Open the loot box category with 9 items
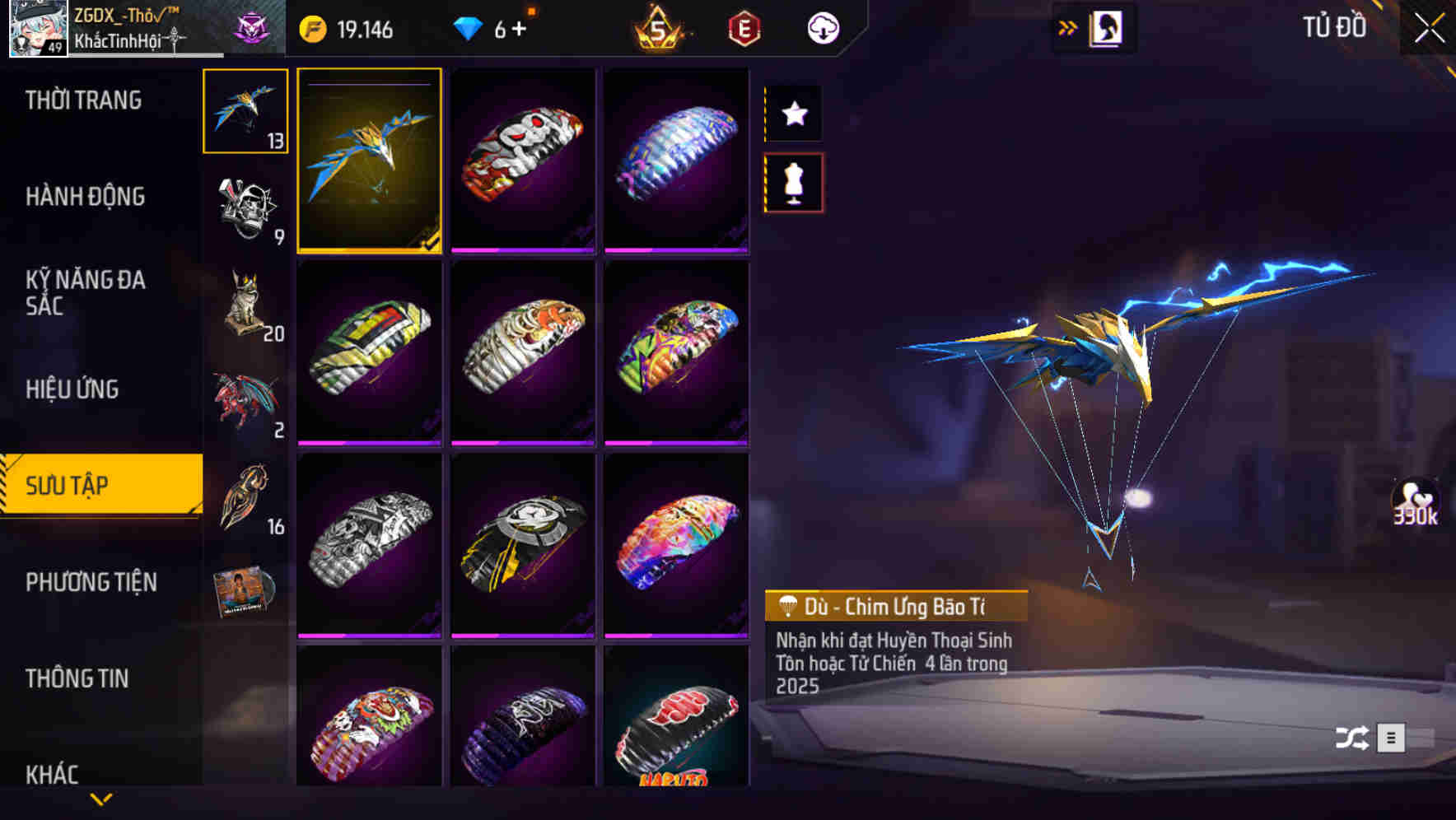1456x820 pixels. coord(245,206)
